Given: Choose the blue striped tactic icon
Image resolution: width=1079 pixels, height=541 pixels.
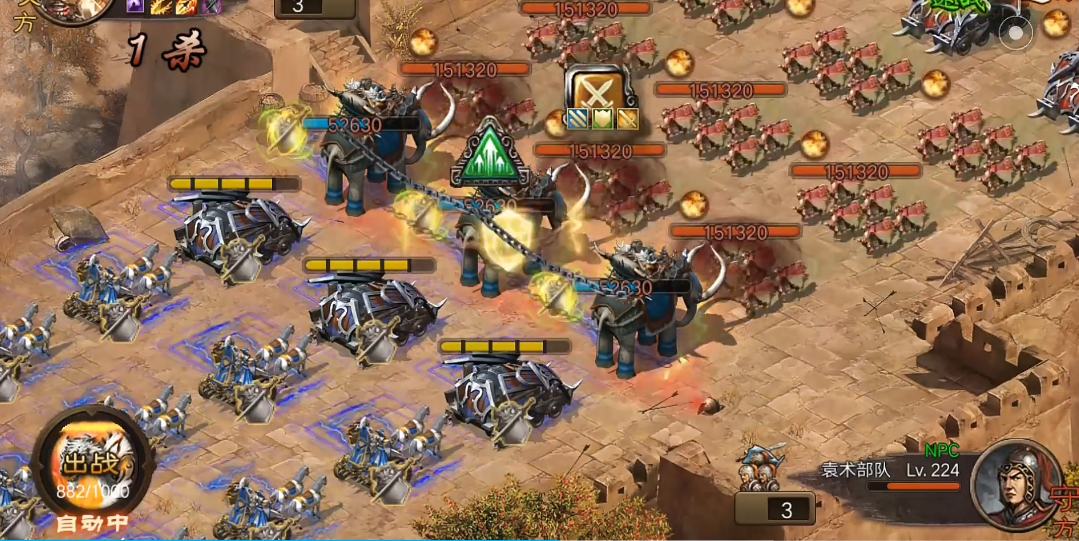Looking at the screenshot, I should [x=577, y=120].
